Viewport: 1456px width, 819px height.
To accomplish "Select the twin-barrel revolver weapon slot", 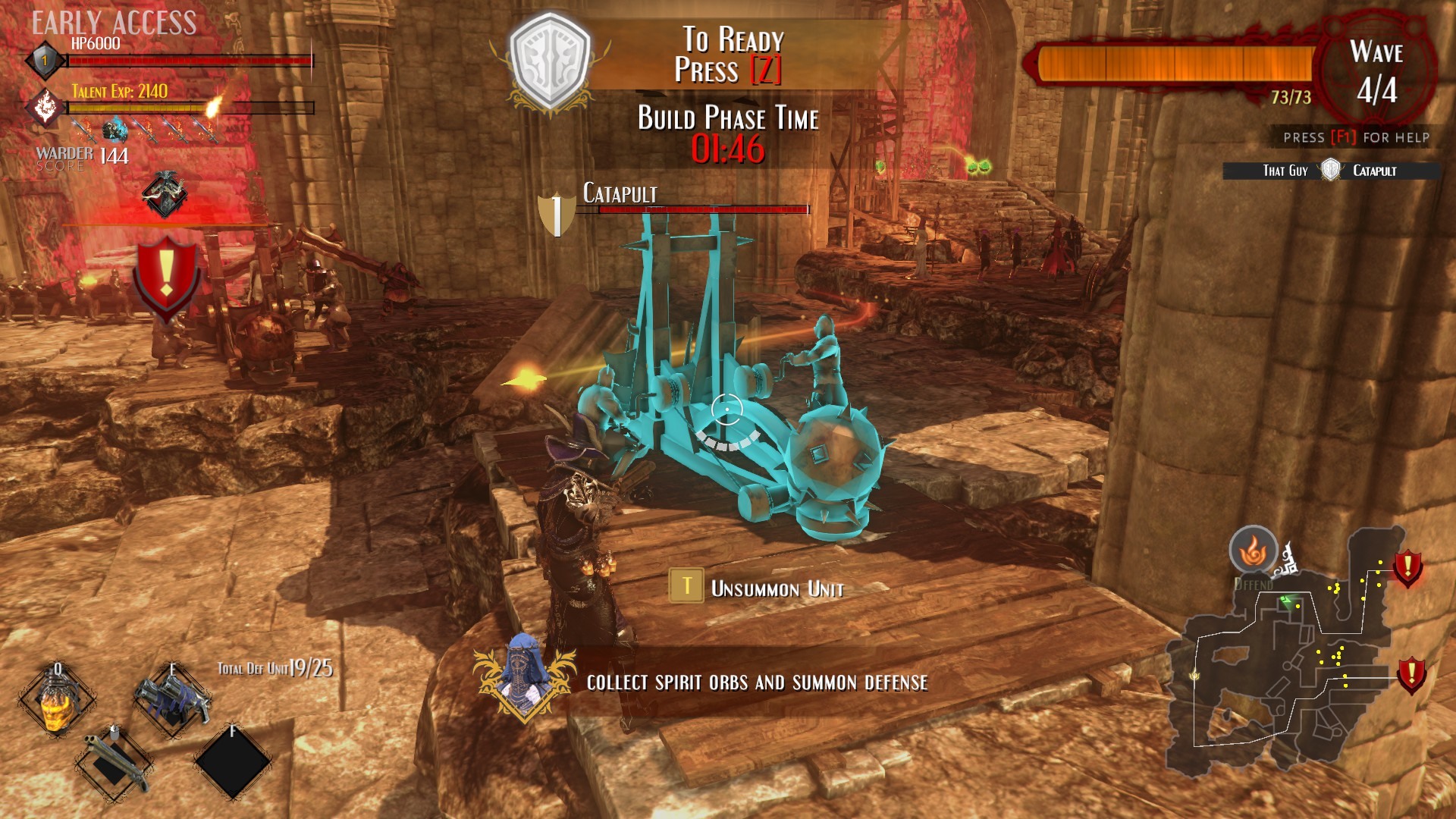I will tap(171, 696).
